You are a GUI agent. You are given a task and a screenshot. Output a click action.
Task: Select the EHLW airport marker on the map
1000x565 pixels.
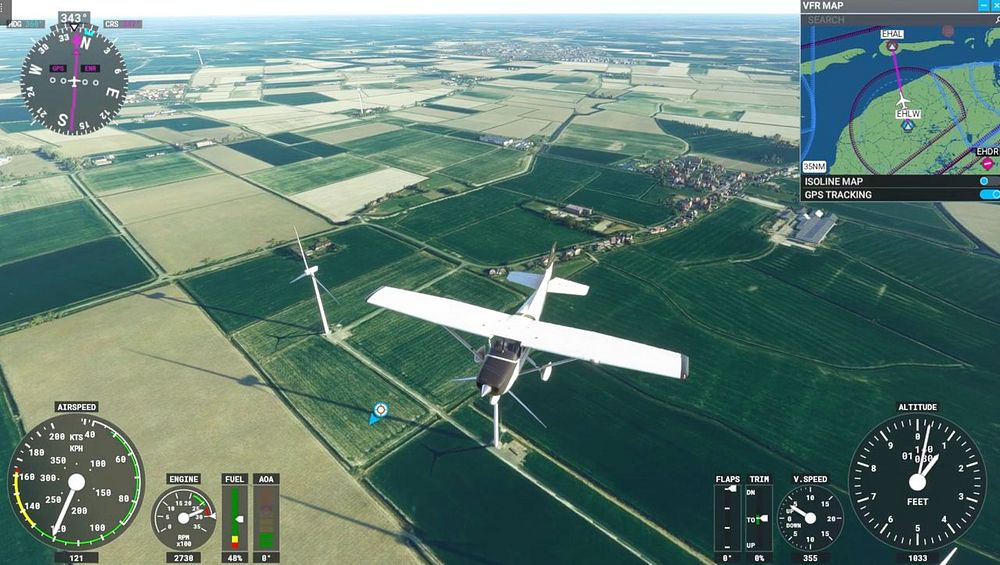[x=909, y=127]
